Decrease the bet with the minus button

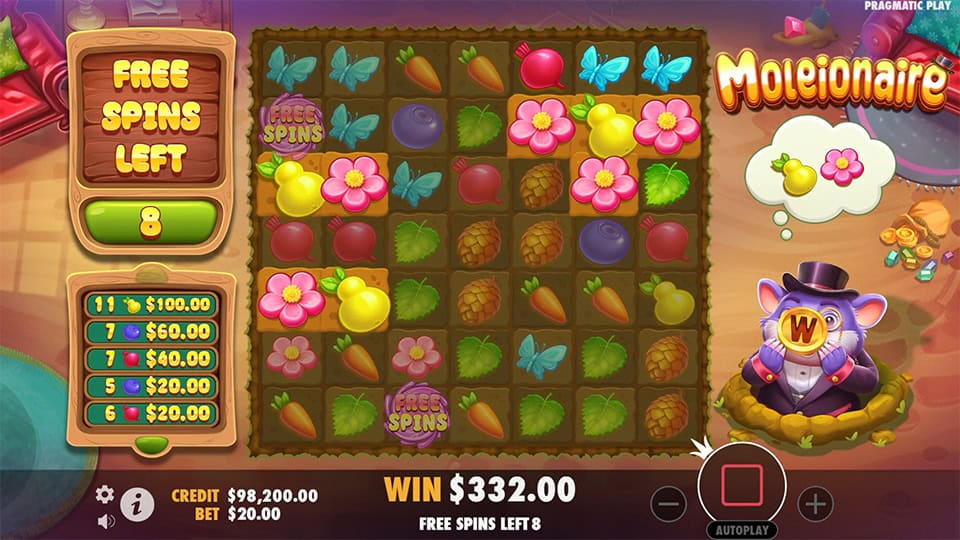tap(667, 503)
